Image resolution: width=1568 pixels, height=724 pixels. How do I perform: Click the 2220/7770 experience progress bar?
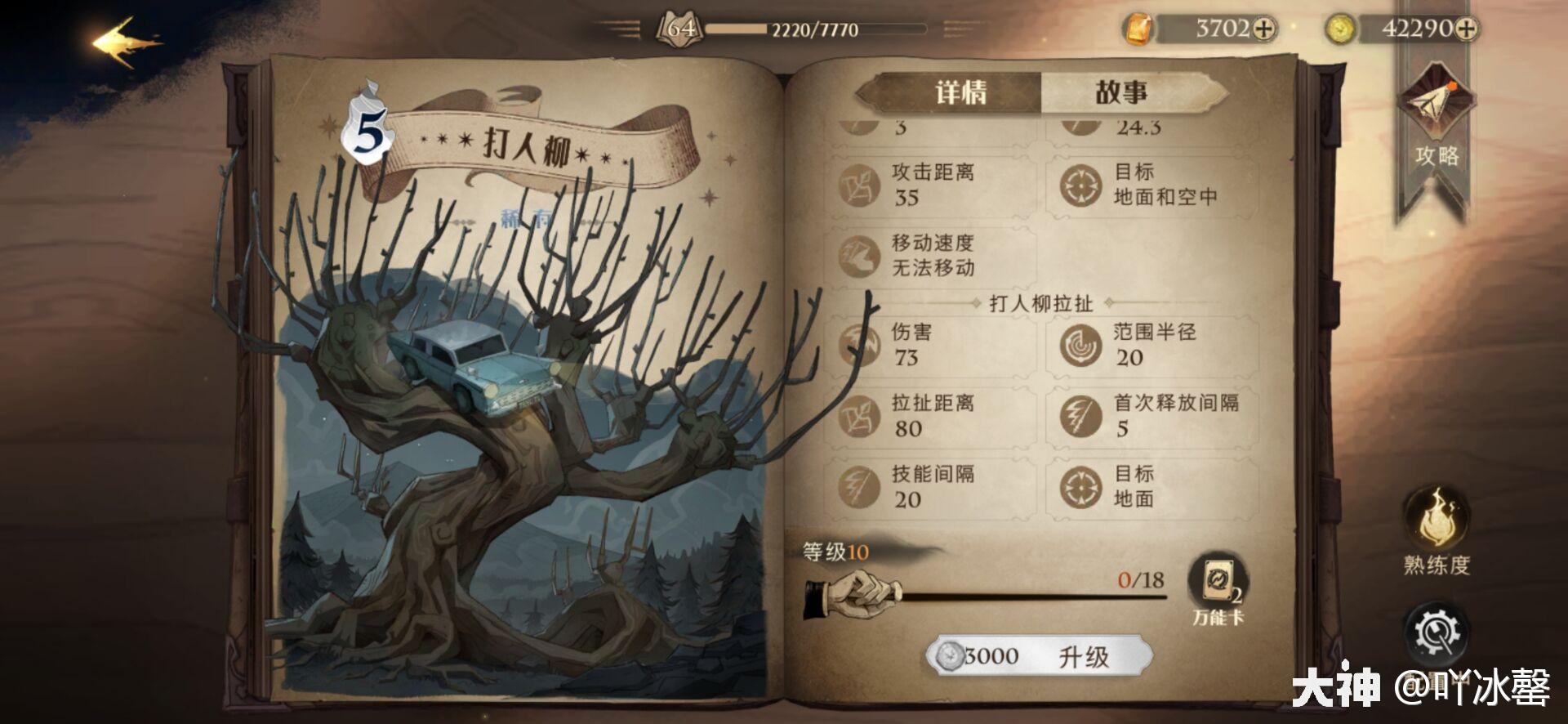pyautogui.click(x=817, y=30)
